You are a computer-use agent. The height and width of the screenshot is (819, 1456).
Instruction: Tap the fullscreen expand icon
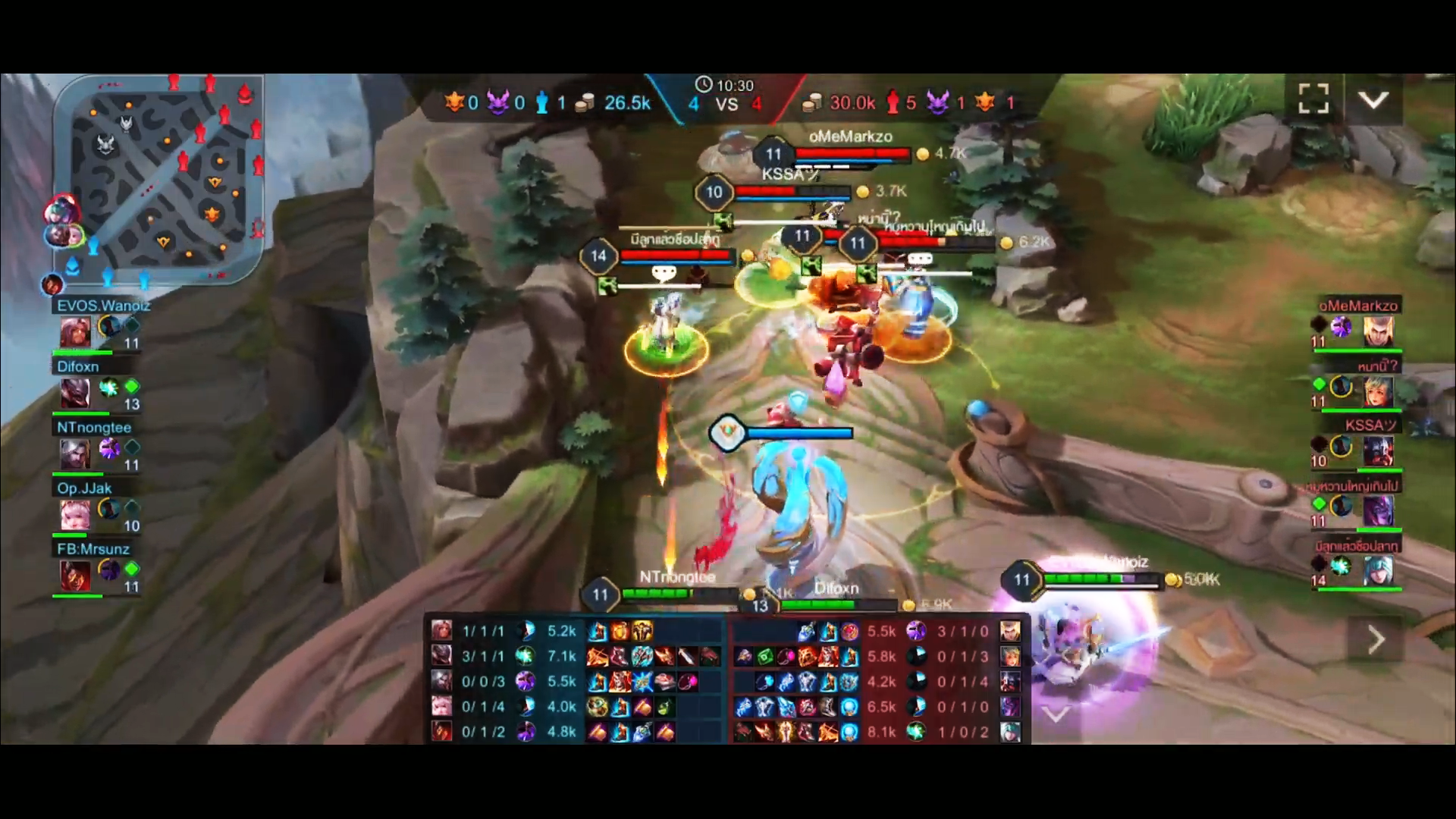point(1313,99)
